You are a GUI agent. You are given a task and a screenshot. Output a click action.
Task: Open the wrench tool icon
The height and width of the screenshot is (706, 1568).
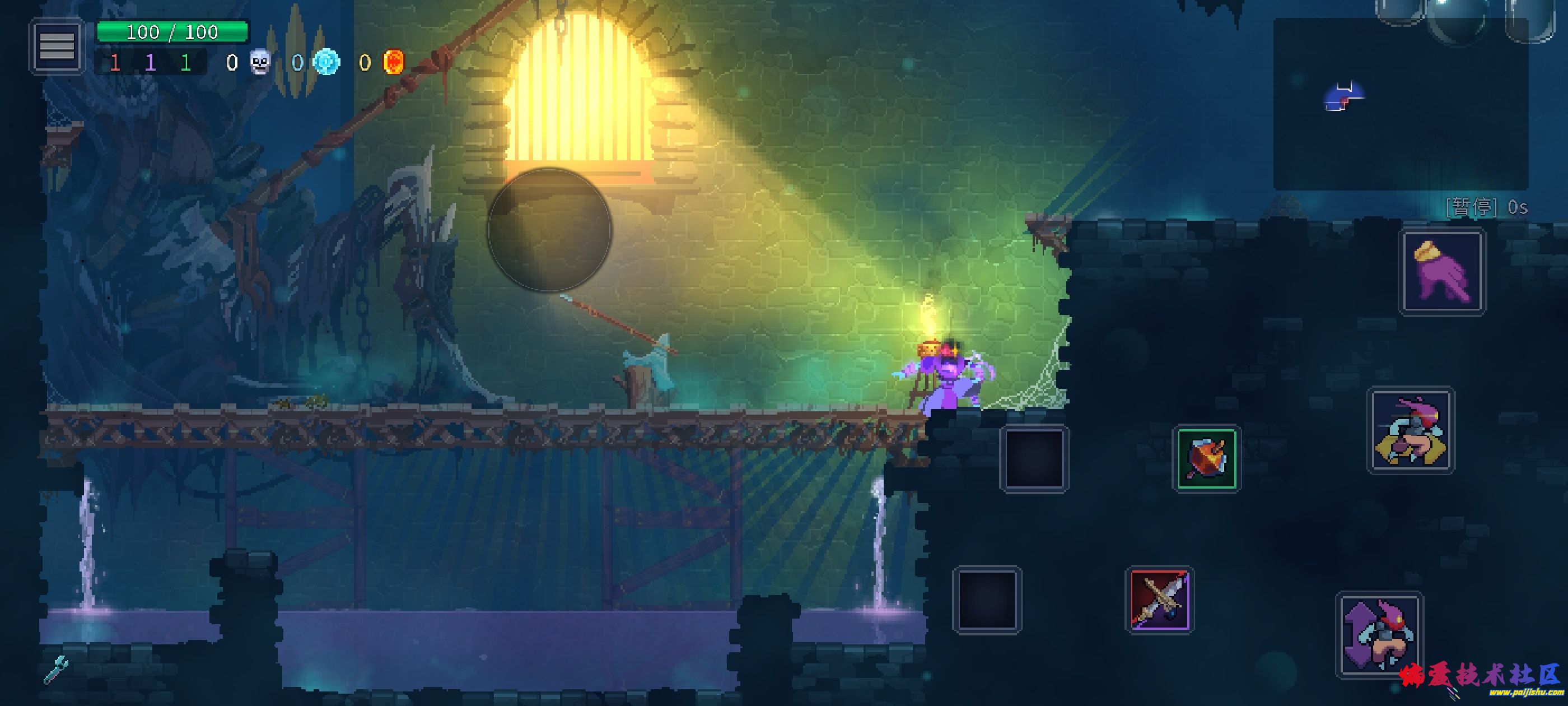(56, 669)
